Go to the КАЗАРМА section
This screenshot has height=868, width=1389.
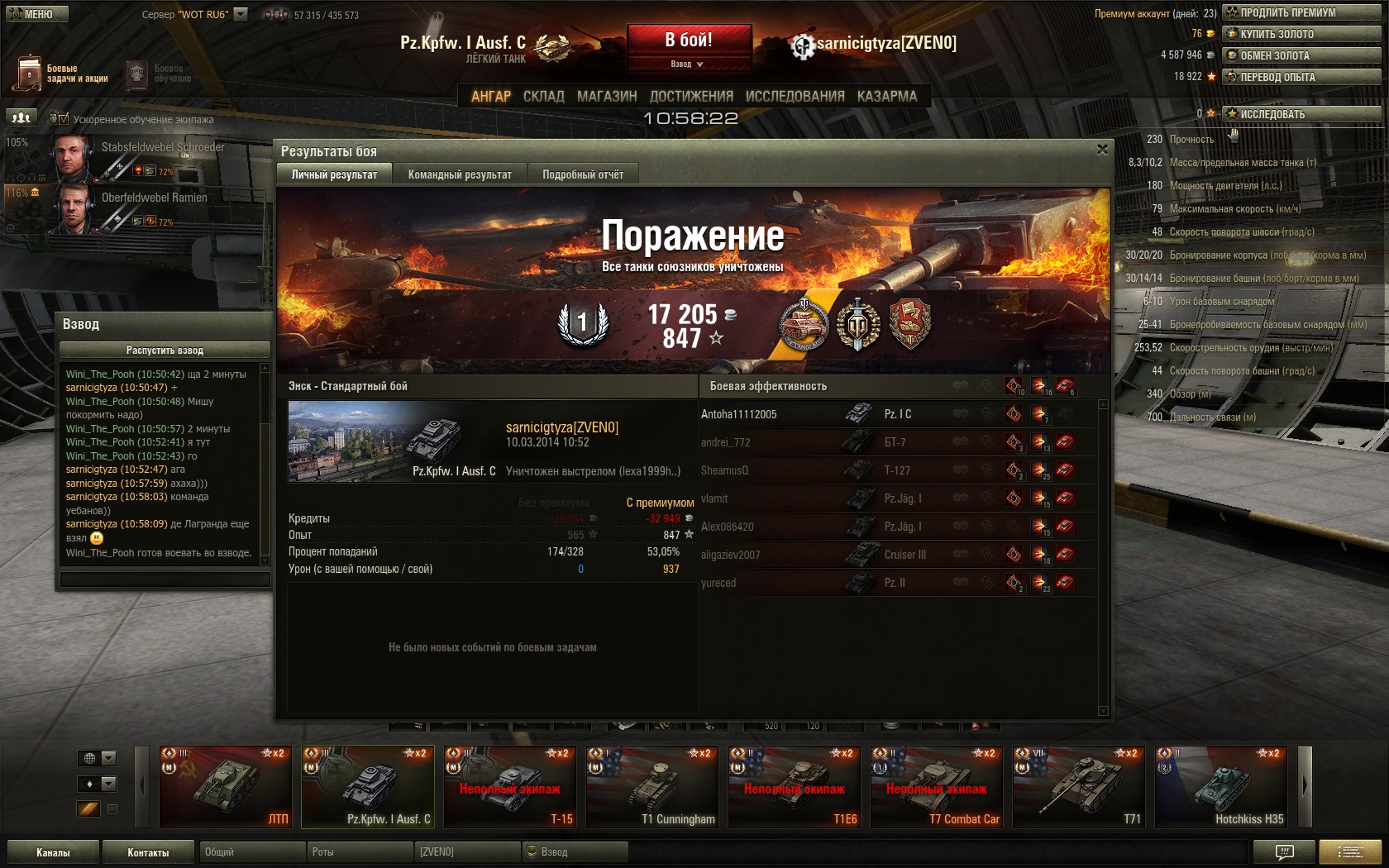pyautogui.click(x=886, y=97)
